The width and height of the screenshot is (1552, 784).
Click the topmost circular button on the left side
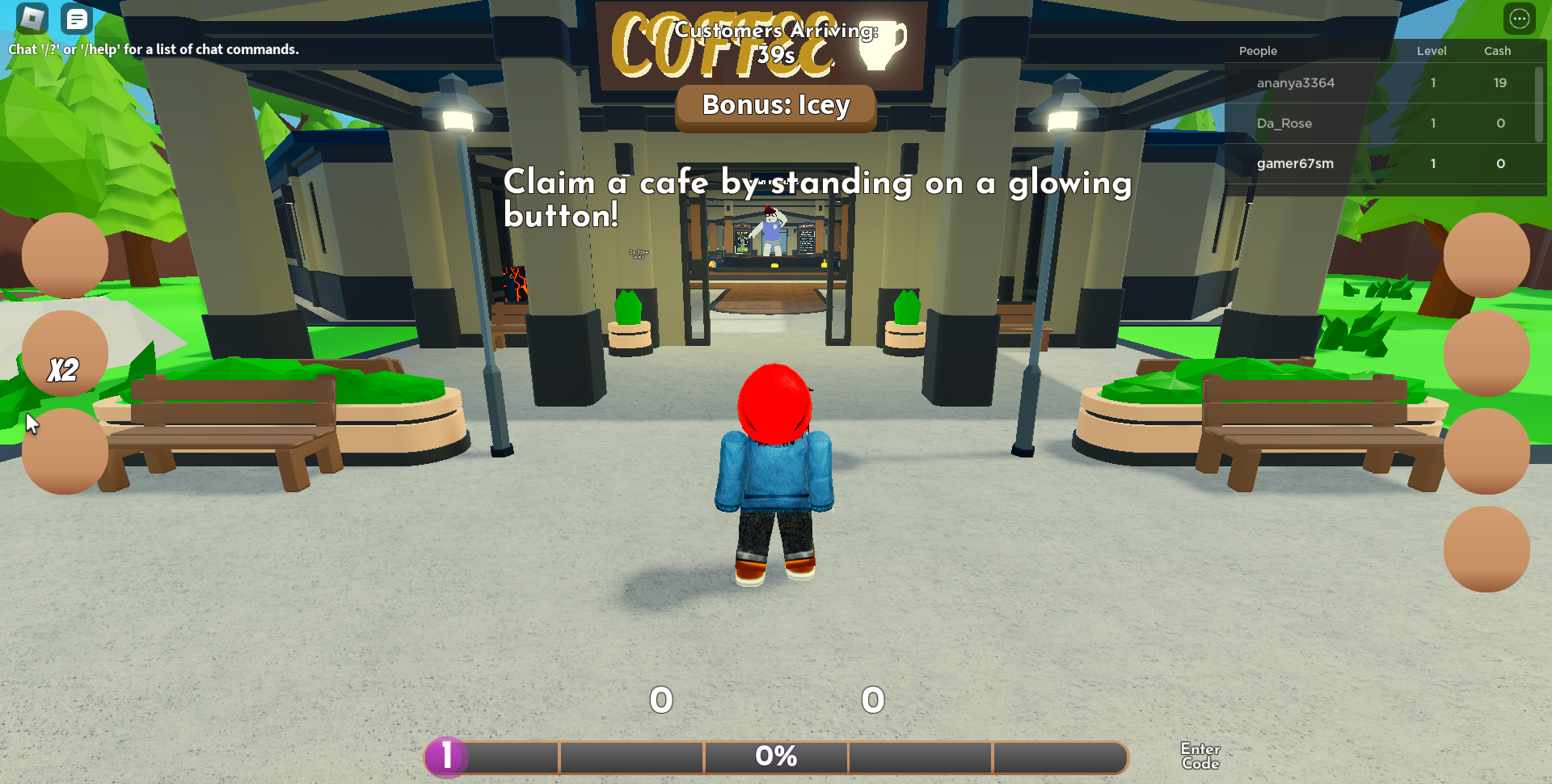click(64, 255)
